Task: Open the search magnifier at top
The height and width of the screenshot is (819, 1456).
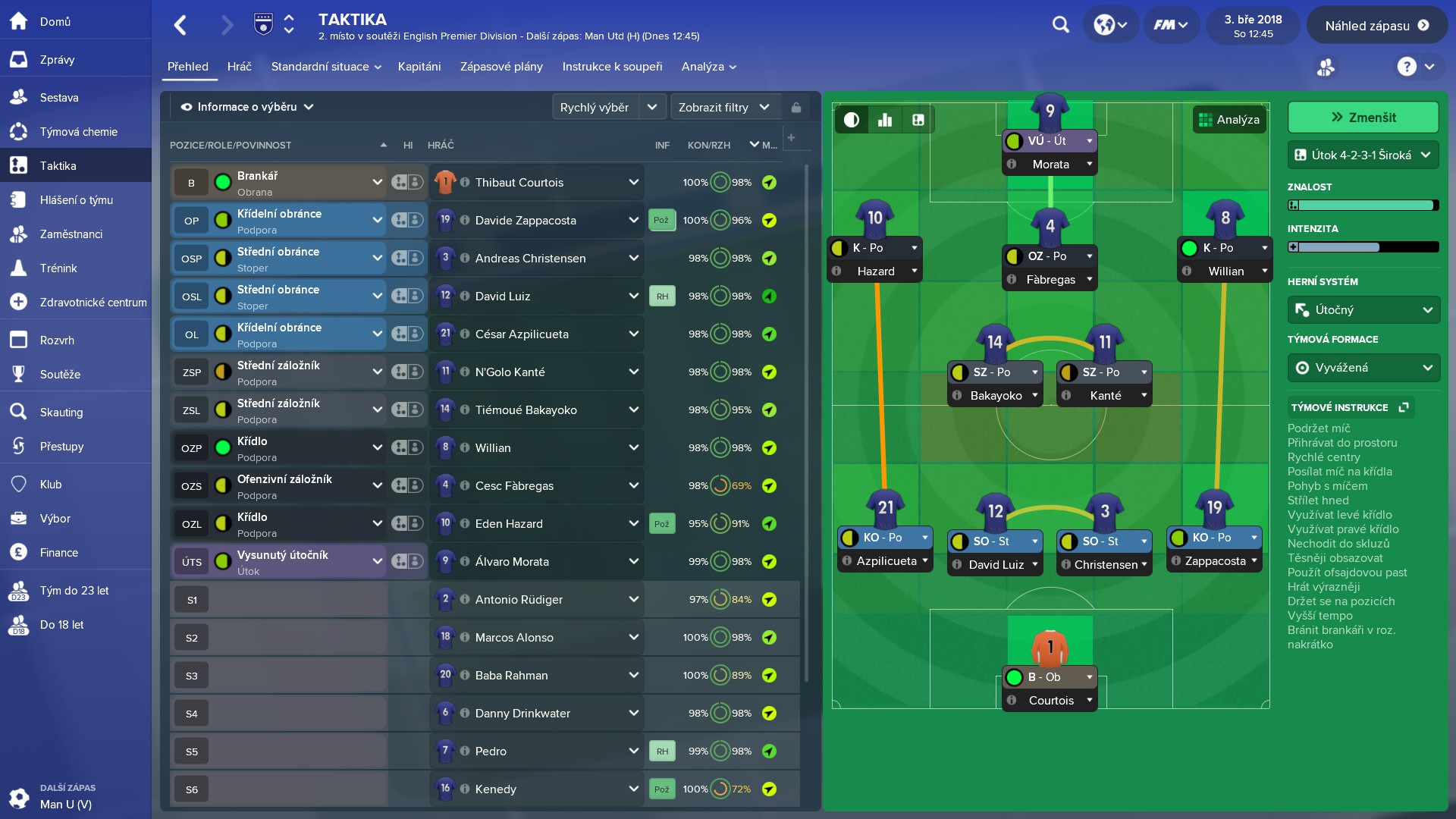Action: [1060, 24]
